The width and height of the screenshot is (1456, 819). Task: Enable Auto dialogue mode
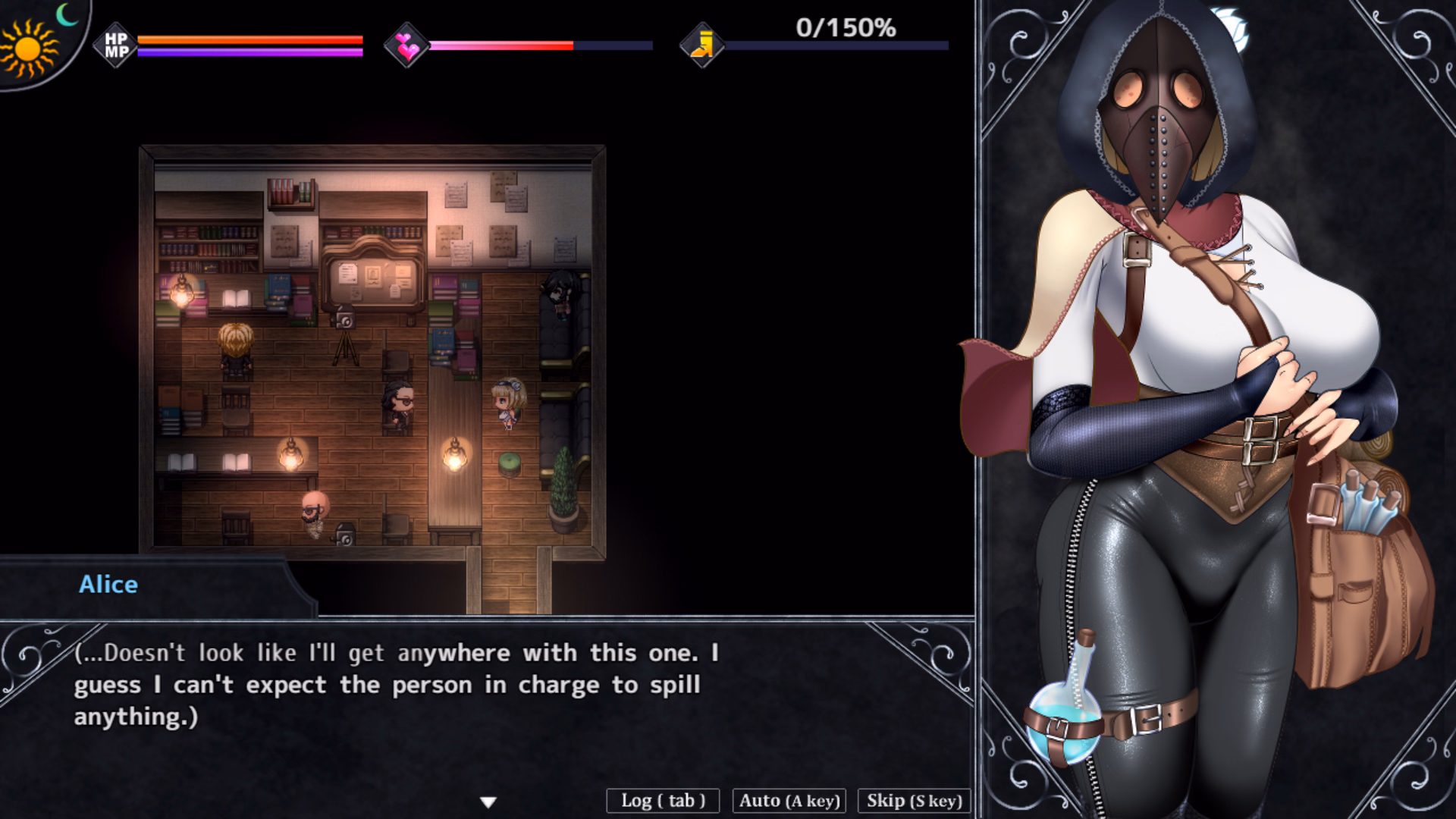[789, 801]
